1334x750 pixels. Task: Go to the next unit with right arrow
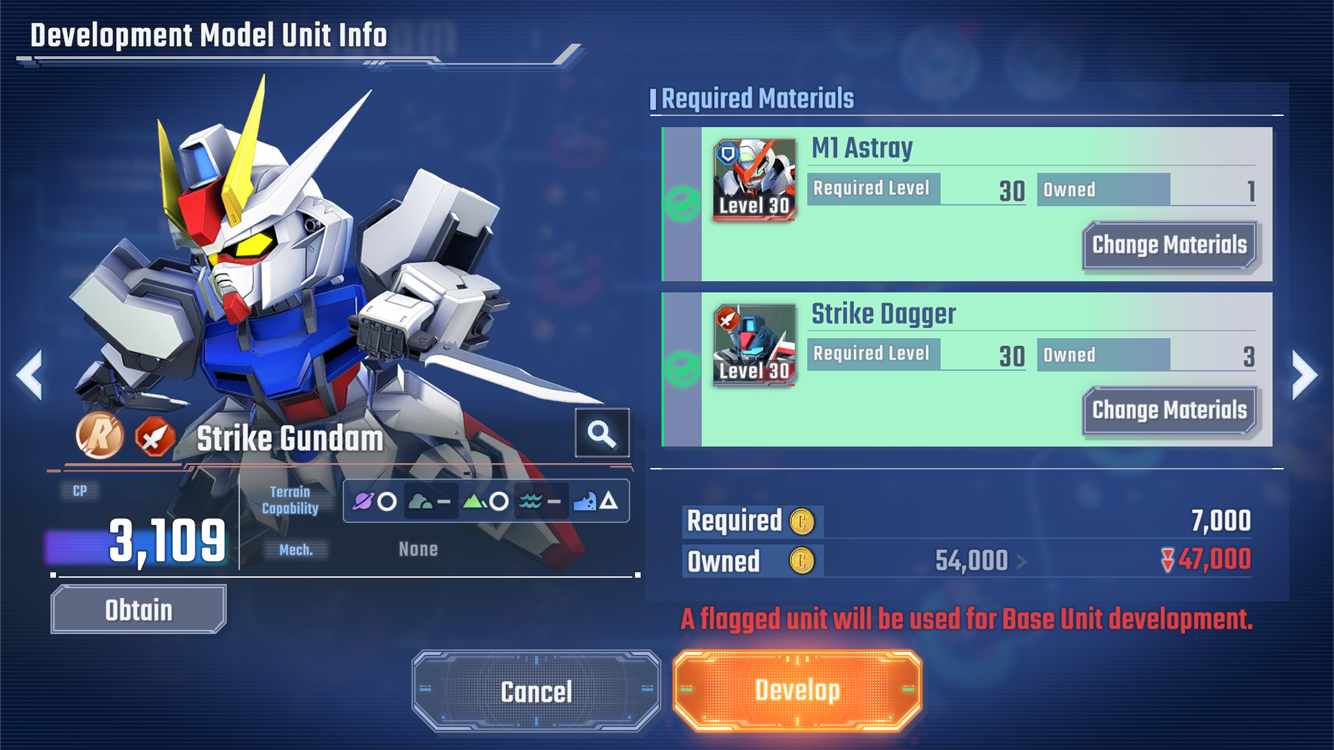[1304, 375]
